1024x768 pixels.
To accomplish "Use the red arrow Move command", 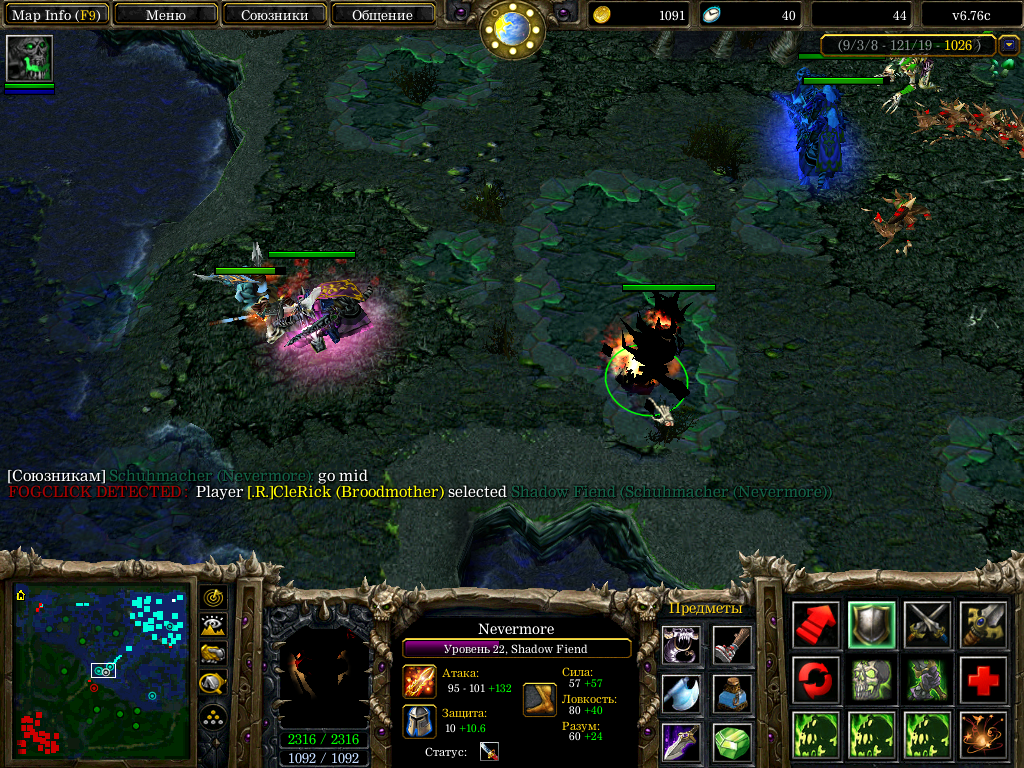I will coord(816,625).
